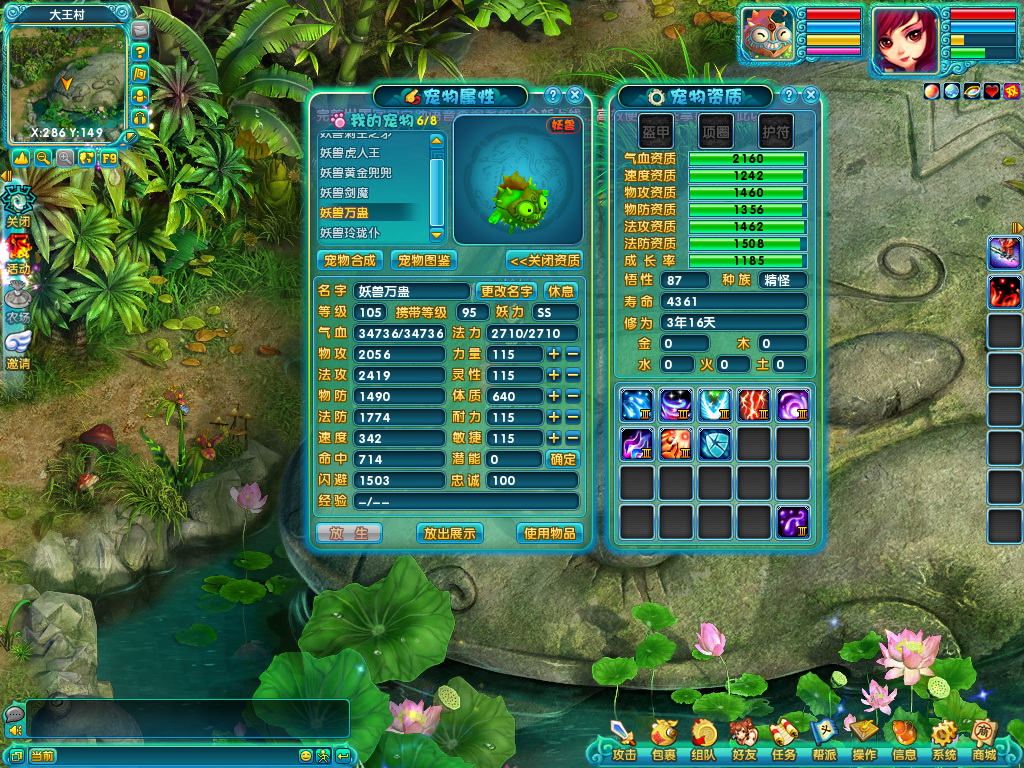Release the pet with 放生

tap(349, 533)
